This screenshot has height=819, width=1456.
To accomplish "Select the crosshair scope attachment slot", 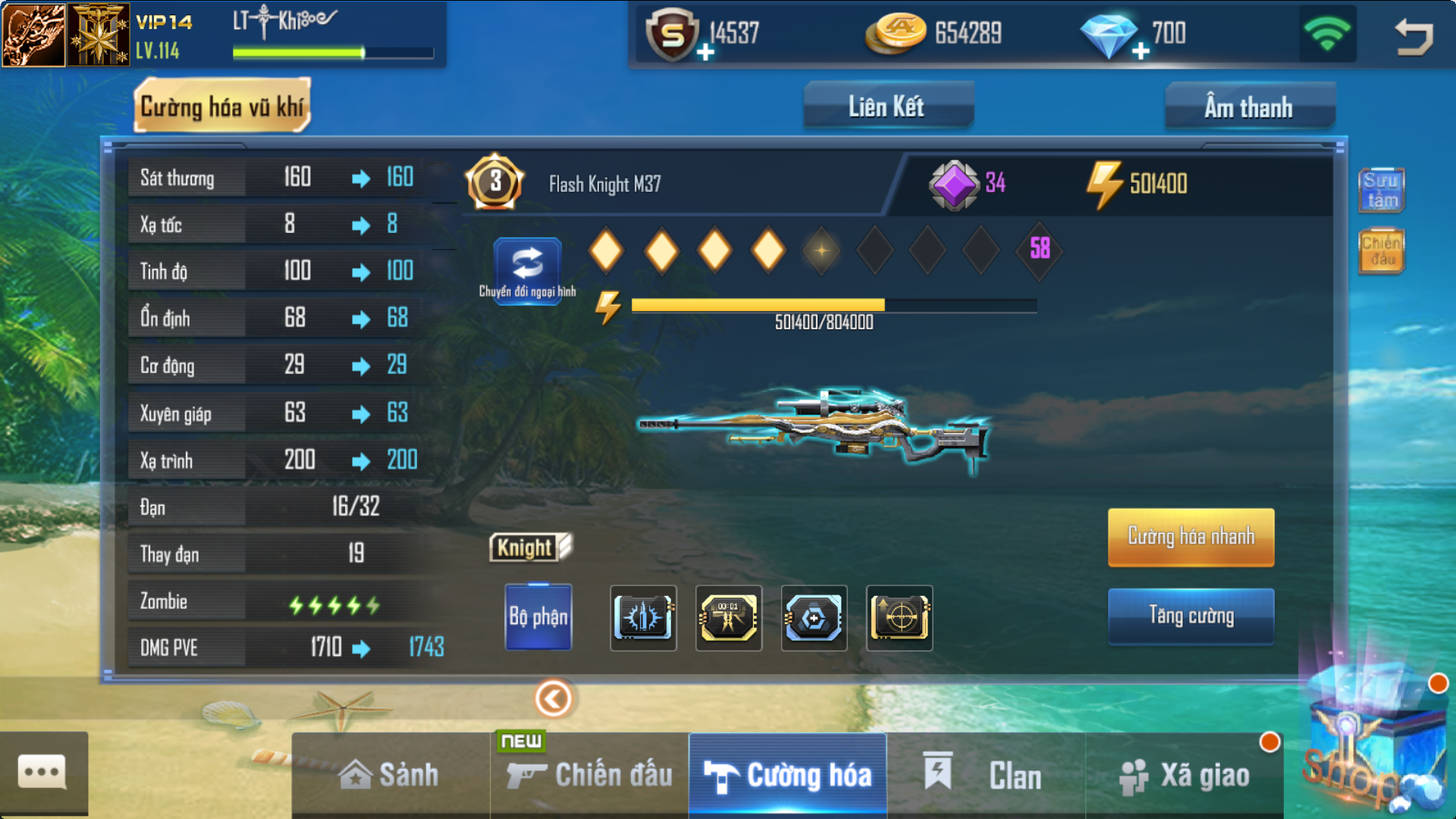I will click(x=899, y=617).
